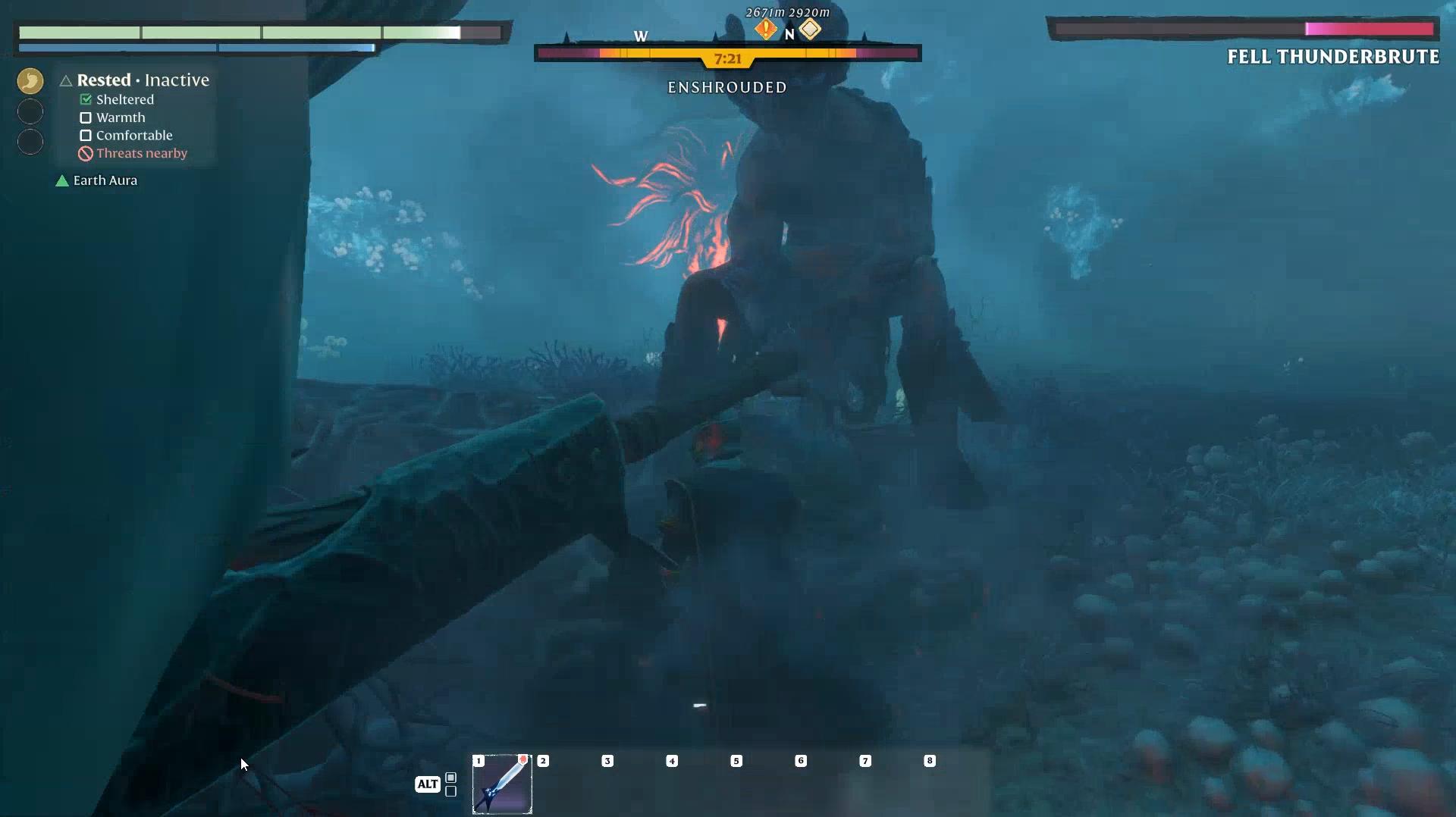The width and height of the screenshot is (1456, 817).
Task: Click the Fell Thunderbrute health bar
Action: click(x=1244, y=29)
